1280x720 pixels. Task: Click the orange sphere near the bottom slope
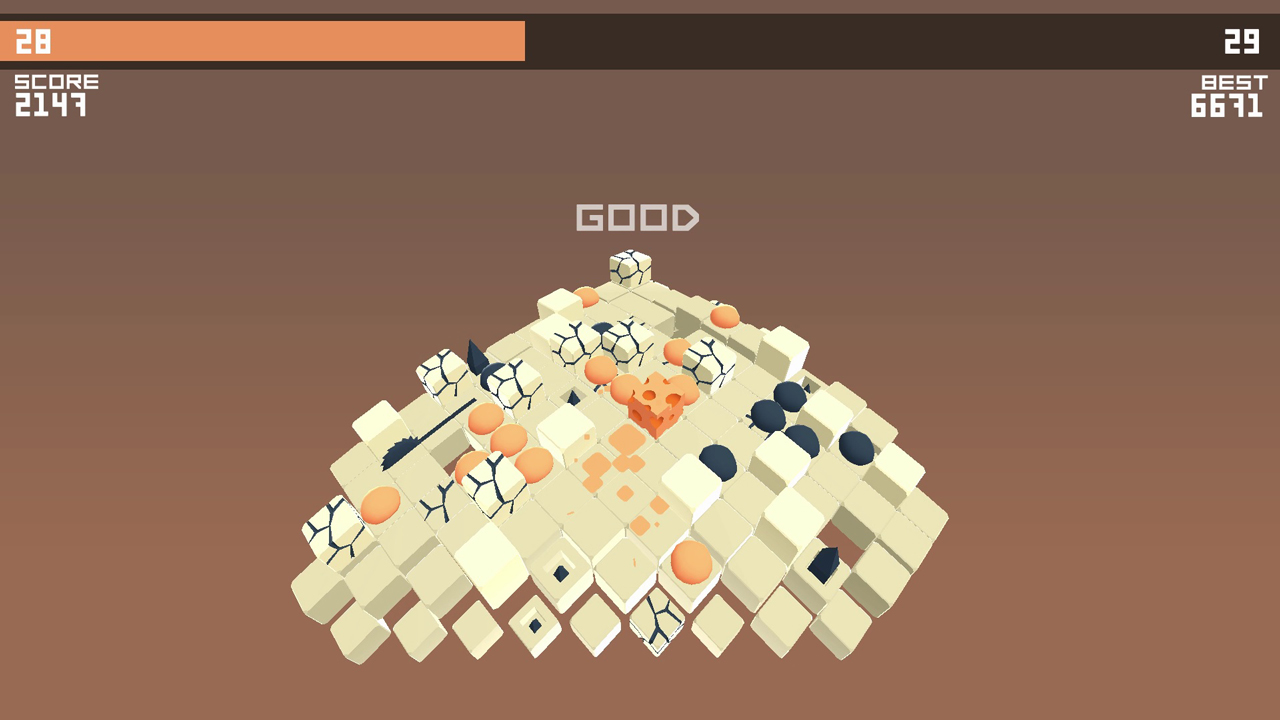tap(690, 565)
